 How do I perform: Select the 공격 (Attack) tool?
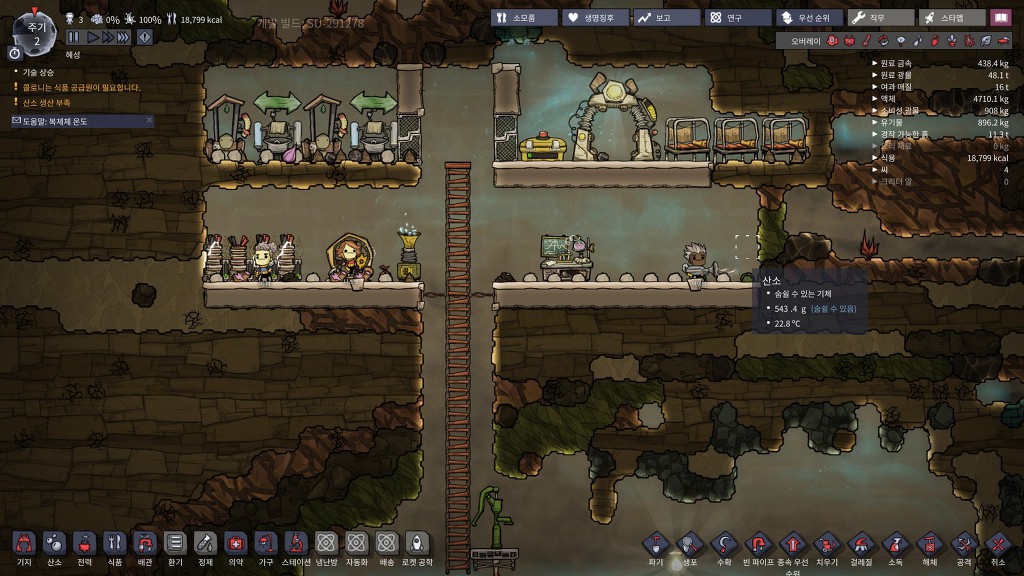click(x=963, y=545)
